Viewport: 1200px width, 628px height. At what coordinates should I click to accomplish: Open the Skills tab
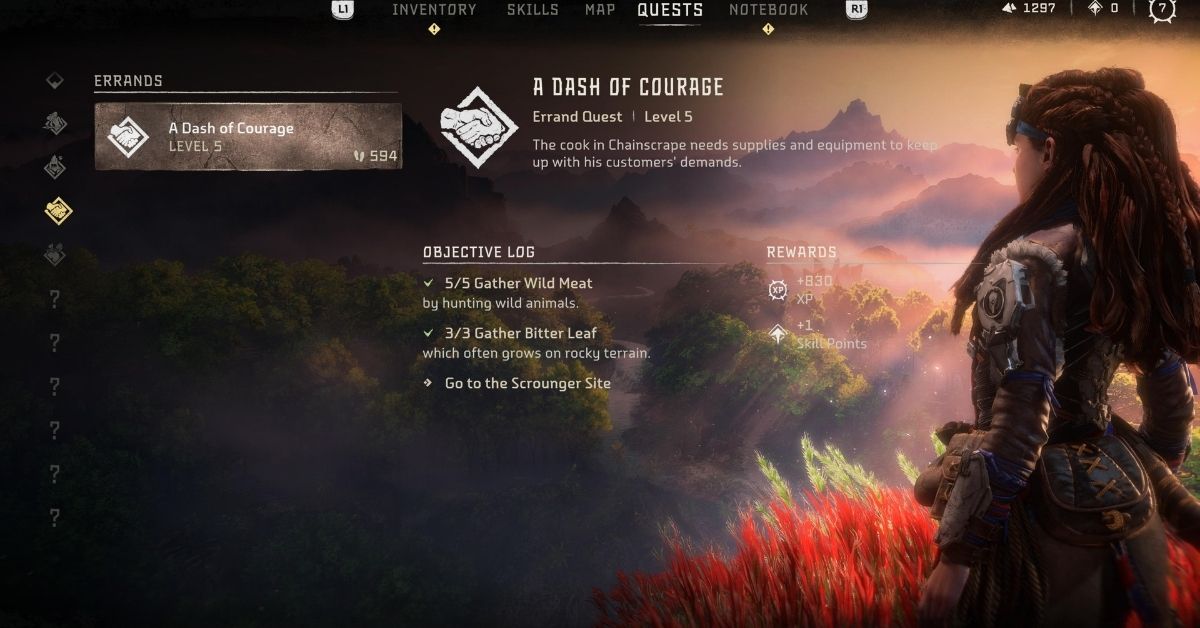(533, 10)
